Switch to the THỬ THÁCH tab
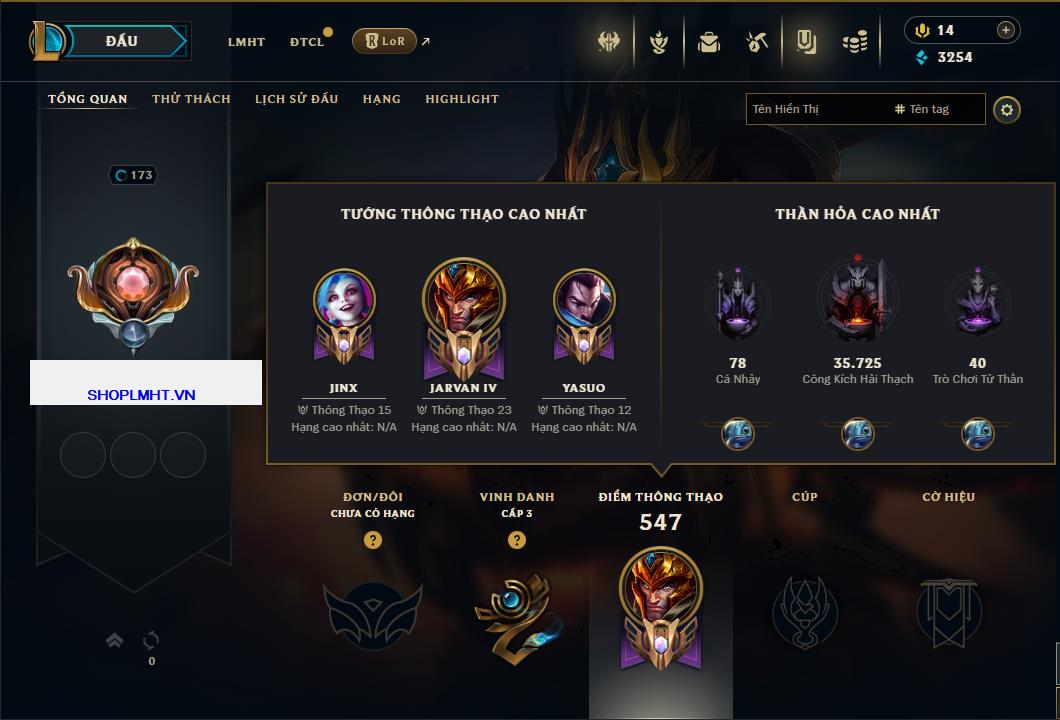Viewport: 1060px width, 720px height. coord(191,99)
